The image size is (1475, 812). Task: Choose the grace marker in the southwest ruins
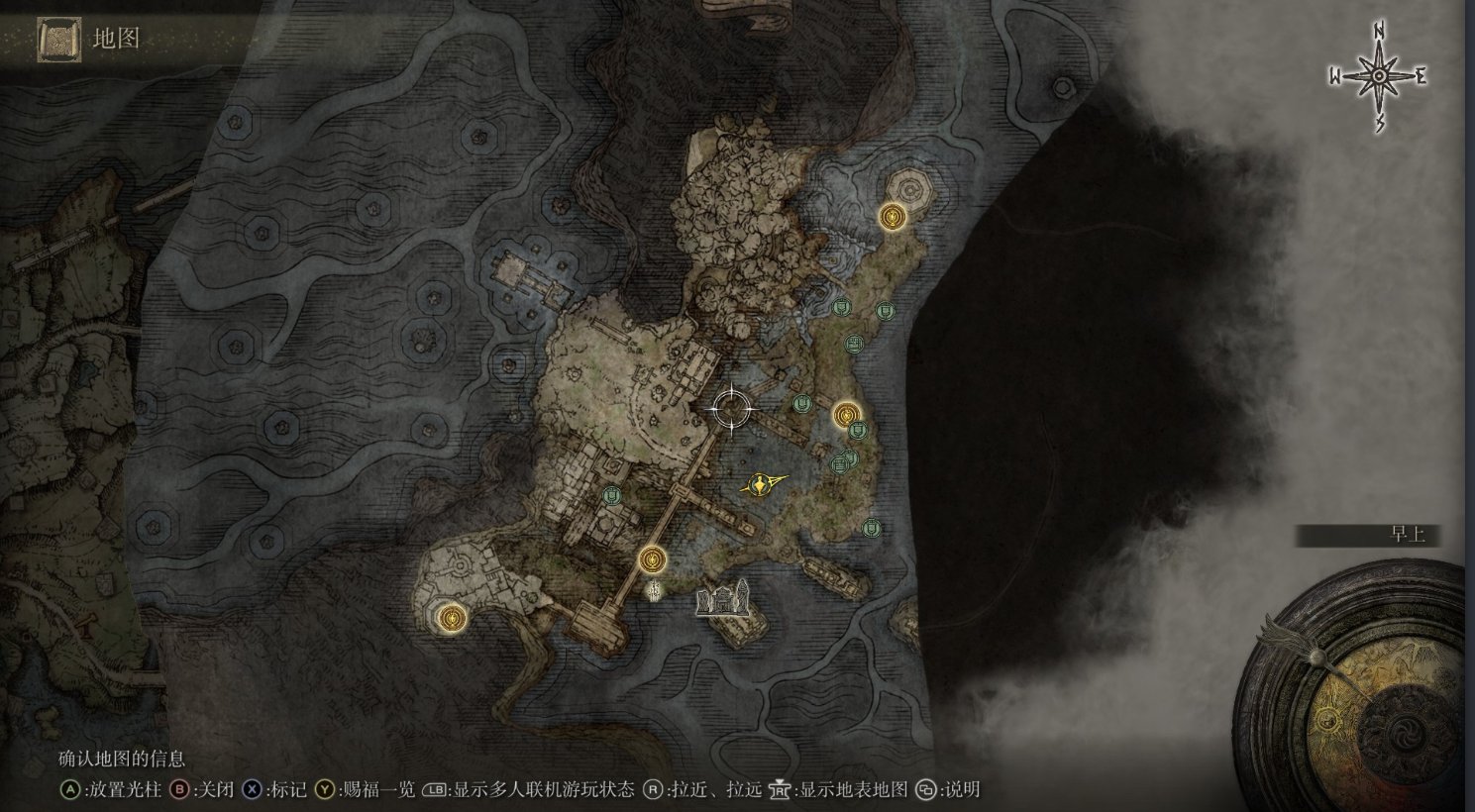(453, 618)
